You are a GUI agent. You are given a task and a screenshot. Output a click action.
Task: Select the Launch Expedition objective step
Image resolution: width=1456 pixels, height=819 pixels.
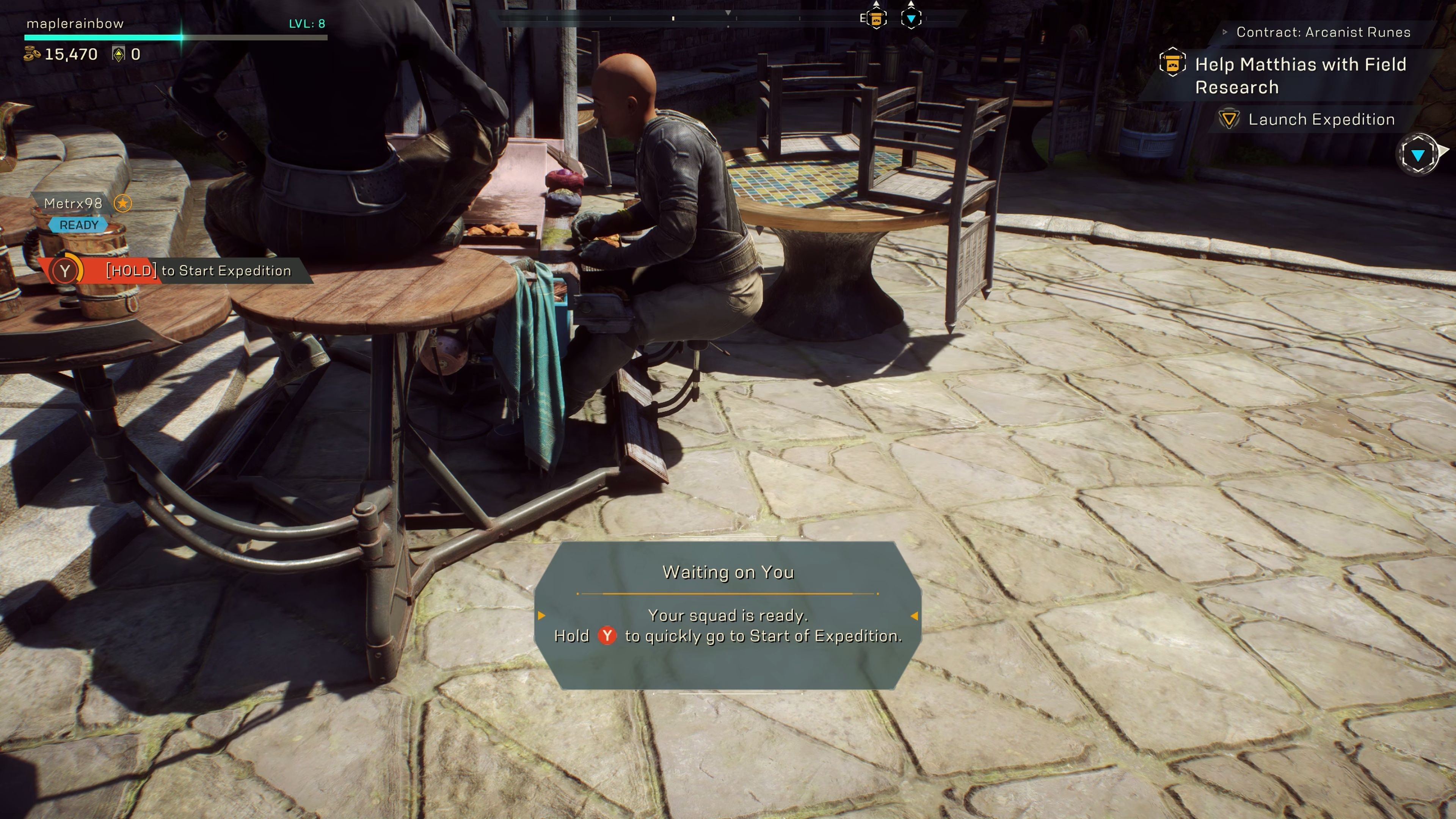[x=1321, y=119]
